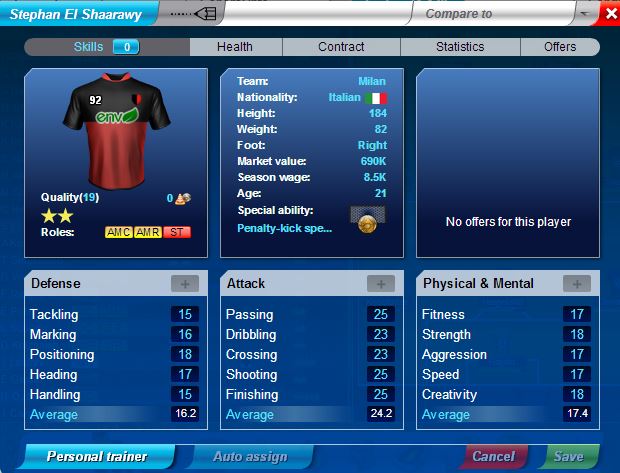
Task: Add points to the Defense category
Action: [185, 284]
